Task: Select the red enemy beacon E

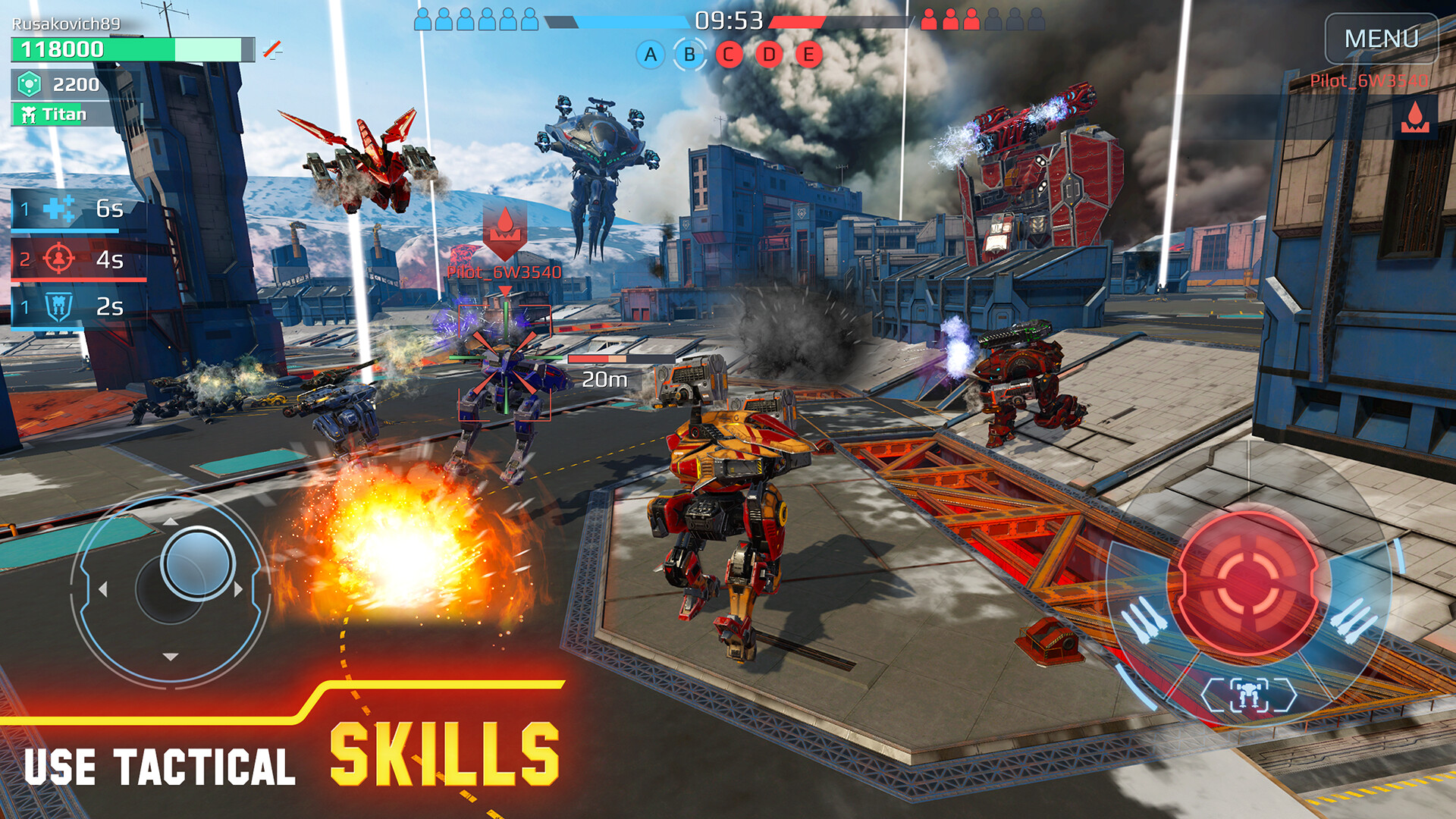Action: (810, 54)
